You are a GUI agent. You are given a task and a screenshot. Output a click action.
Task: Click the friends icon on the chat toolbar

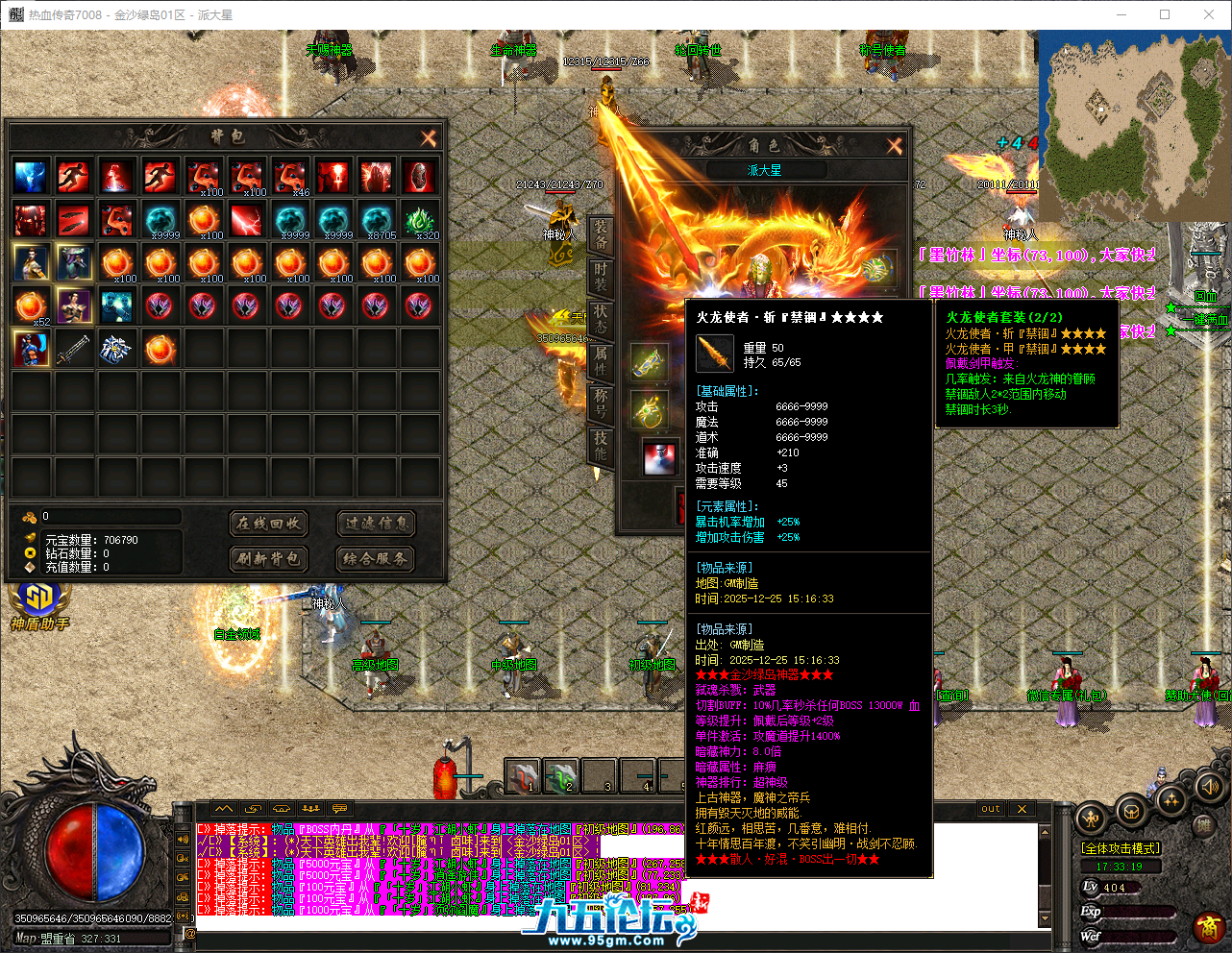(x=310, y=809)
